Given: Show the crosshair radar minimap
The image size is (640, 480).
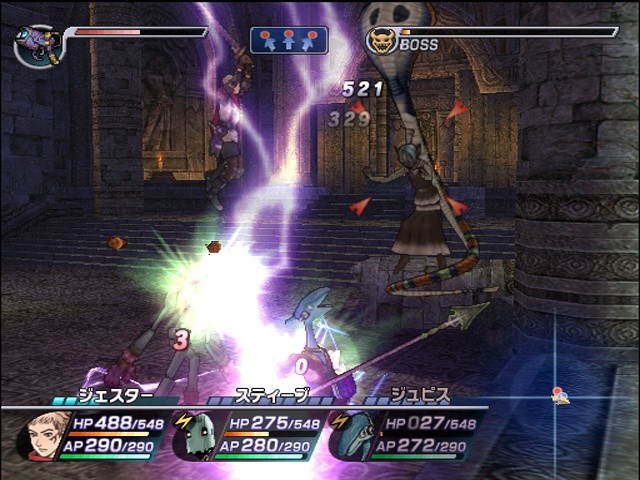Looking at the screenshot, I should tap(556, 396).
